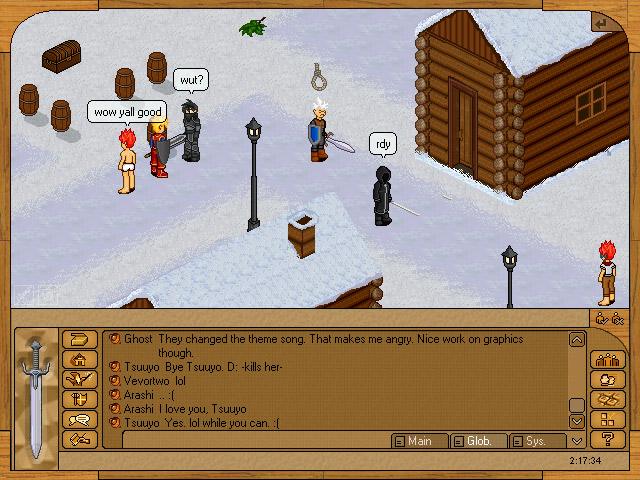Click the return arrow button at top right
This screenshot has width=640, height=480.
(600, 22)
